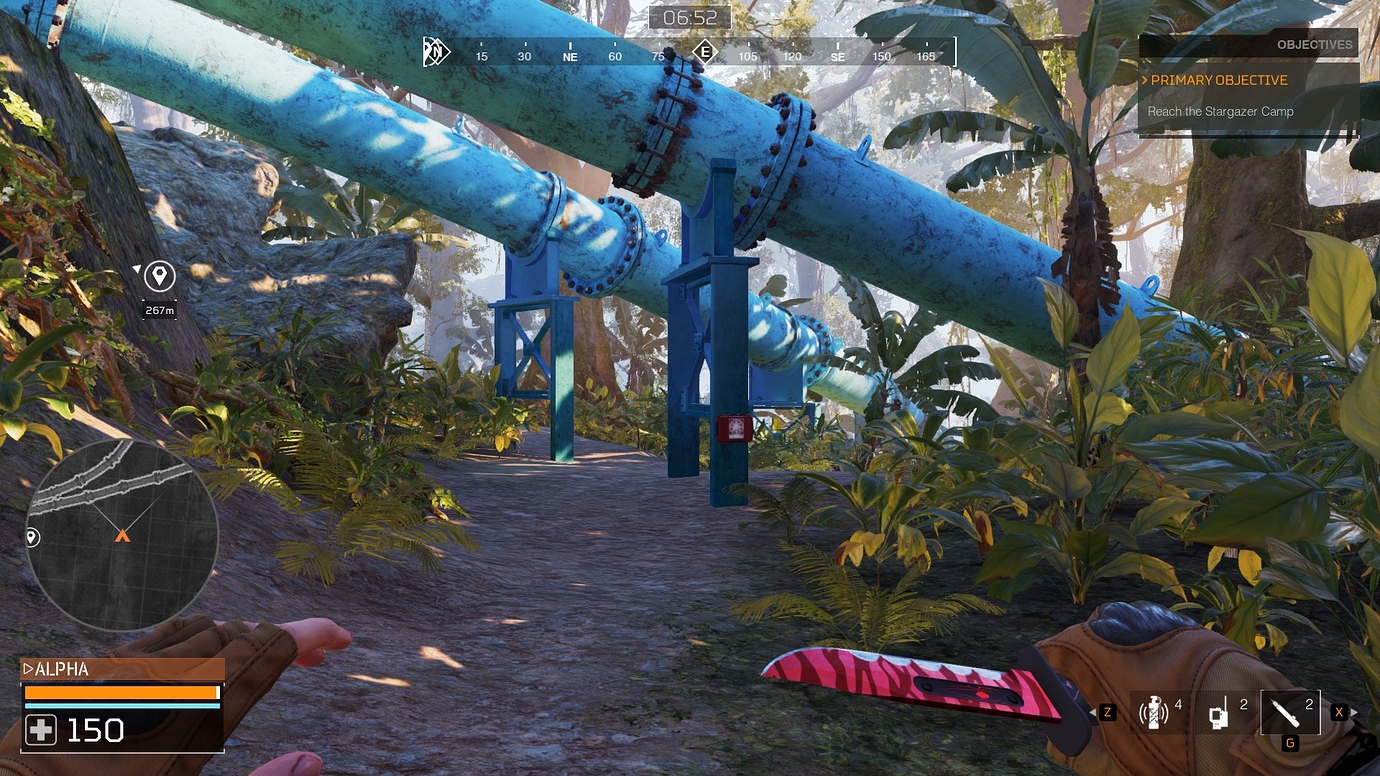
Task: Click the G keybind badge under the flare slot
Action: click(x=1289, y=743)
